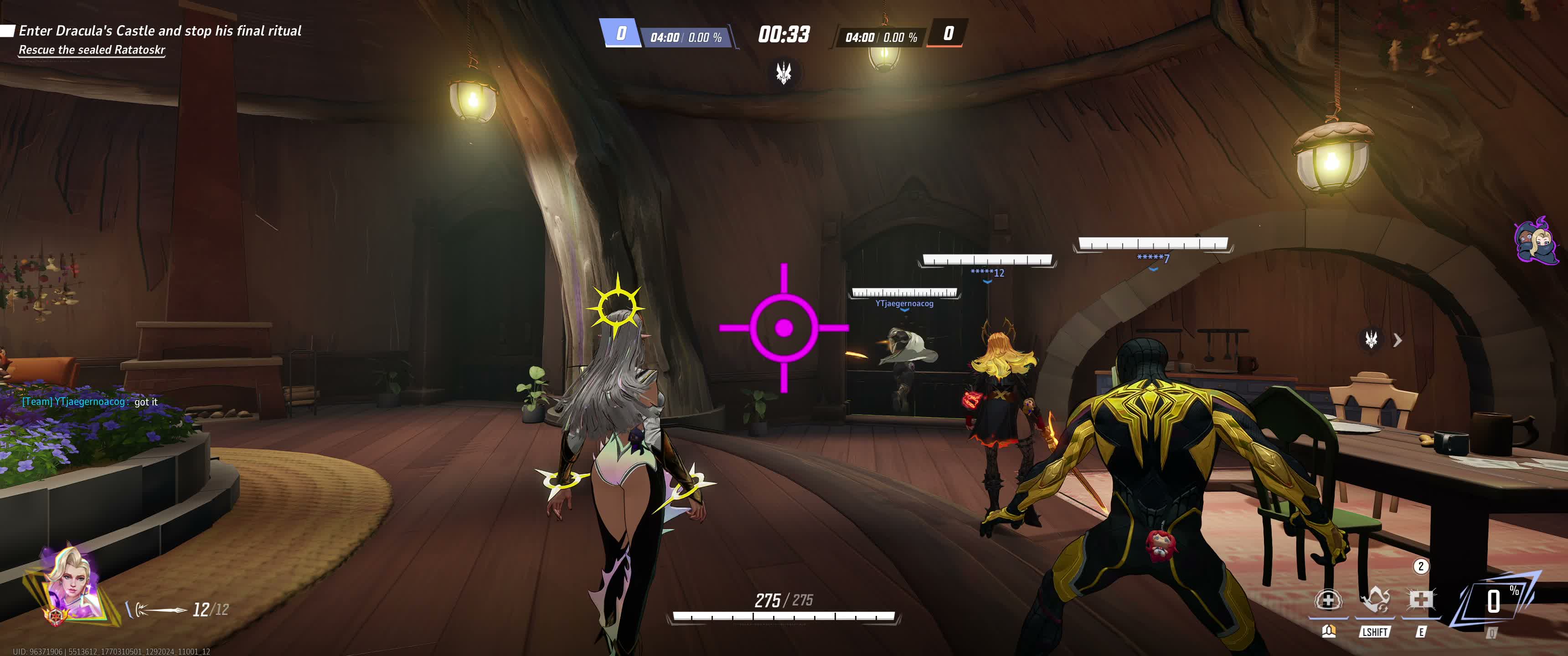Select the Dracula's Castle mission objective text
The image size is (1568, 656).
(x=160, y=31)
